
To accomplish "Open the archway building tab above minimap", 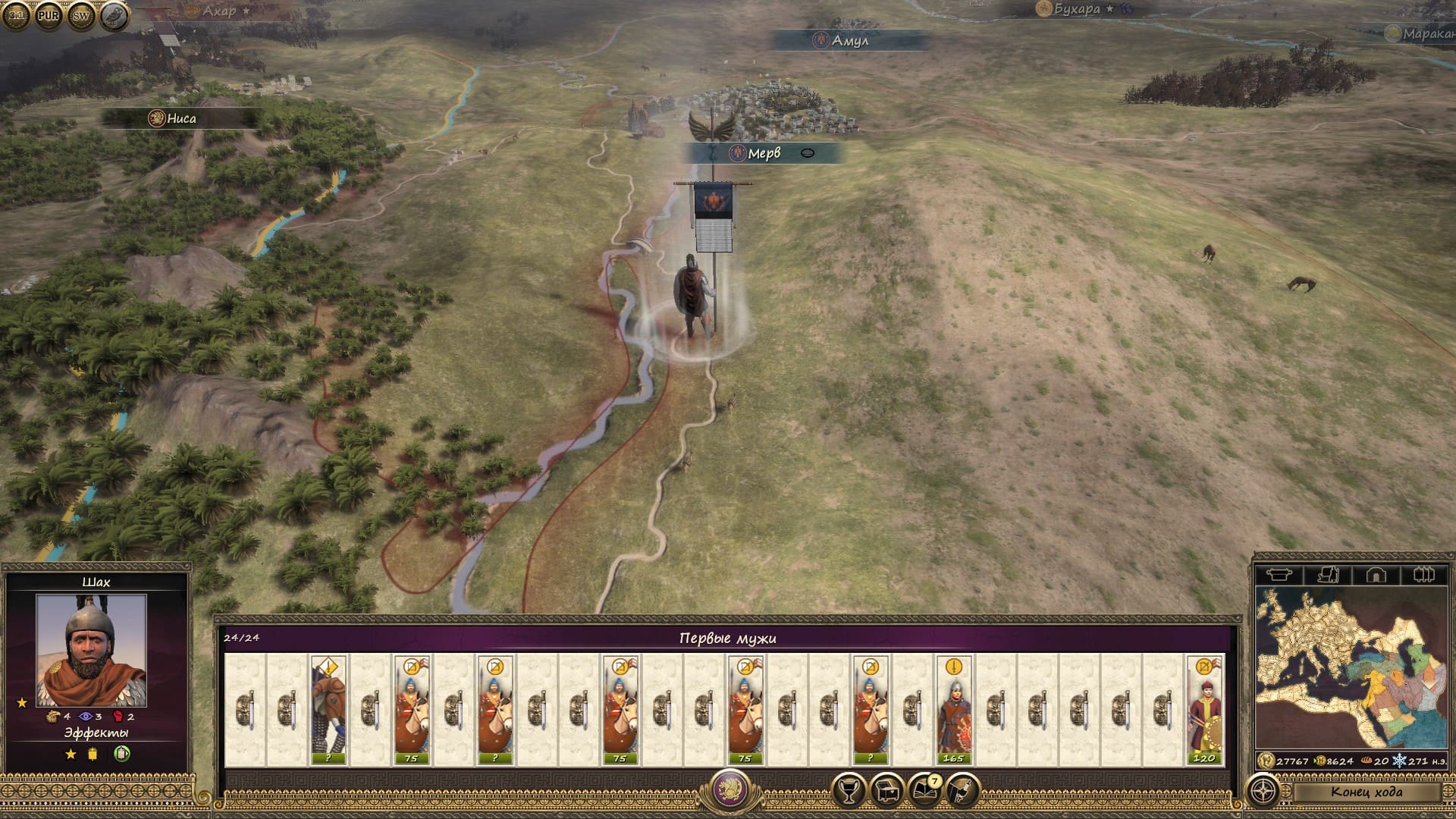I will pos(1376,575).
